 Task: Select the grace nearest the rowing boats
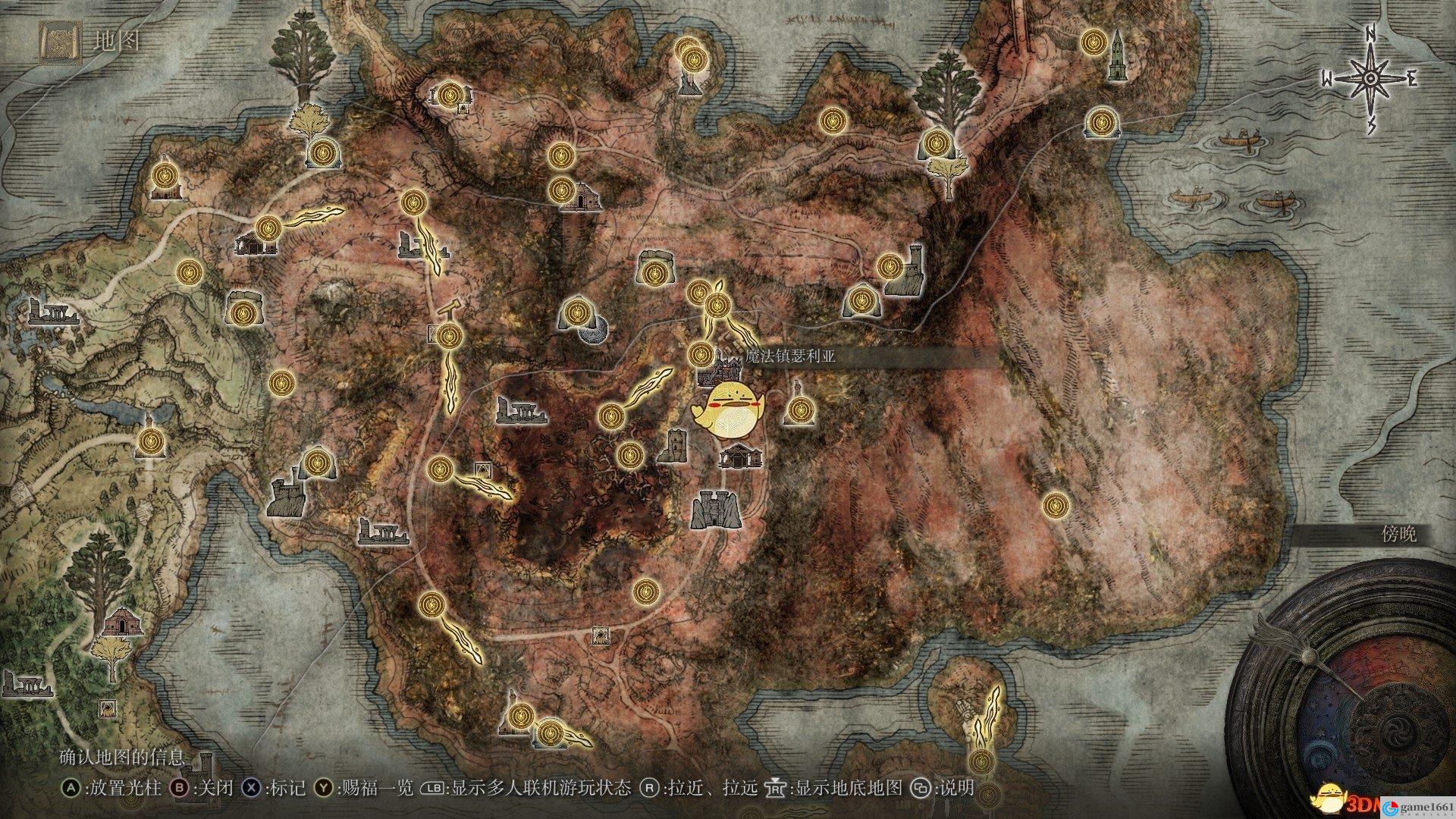pos(1100,121)
